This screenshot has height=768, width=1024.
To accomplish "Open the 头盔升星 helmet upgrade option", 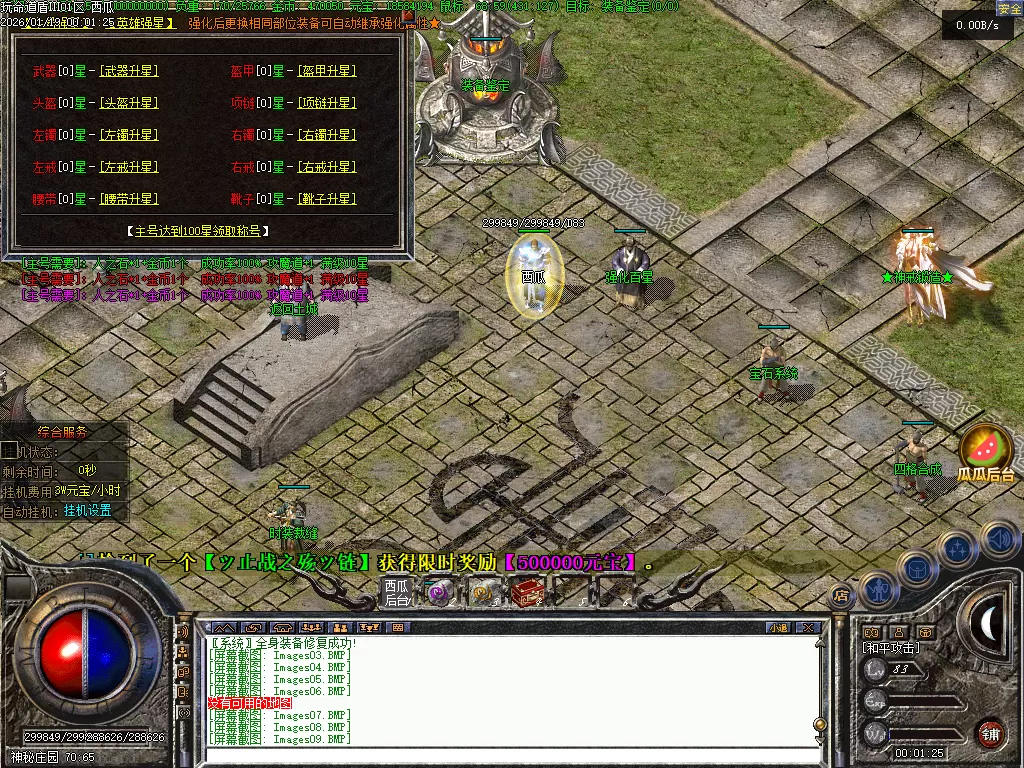I will pyautogui.click(x=129, y=103).
